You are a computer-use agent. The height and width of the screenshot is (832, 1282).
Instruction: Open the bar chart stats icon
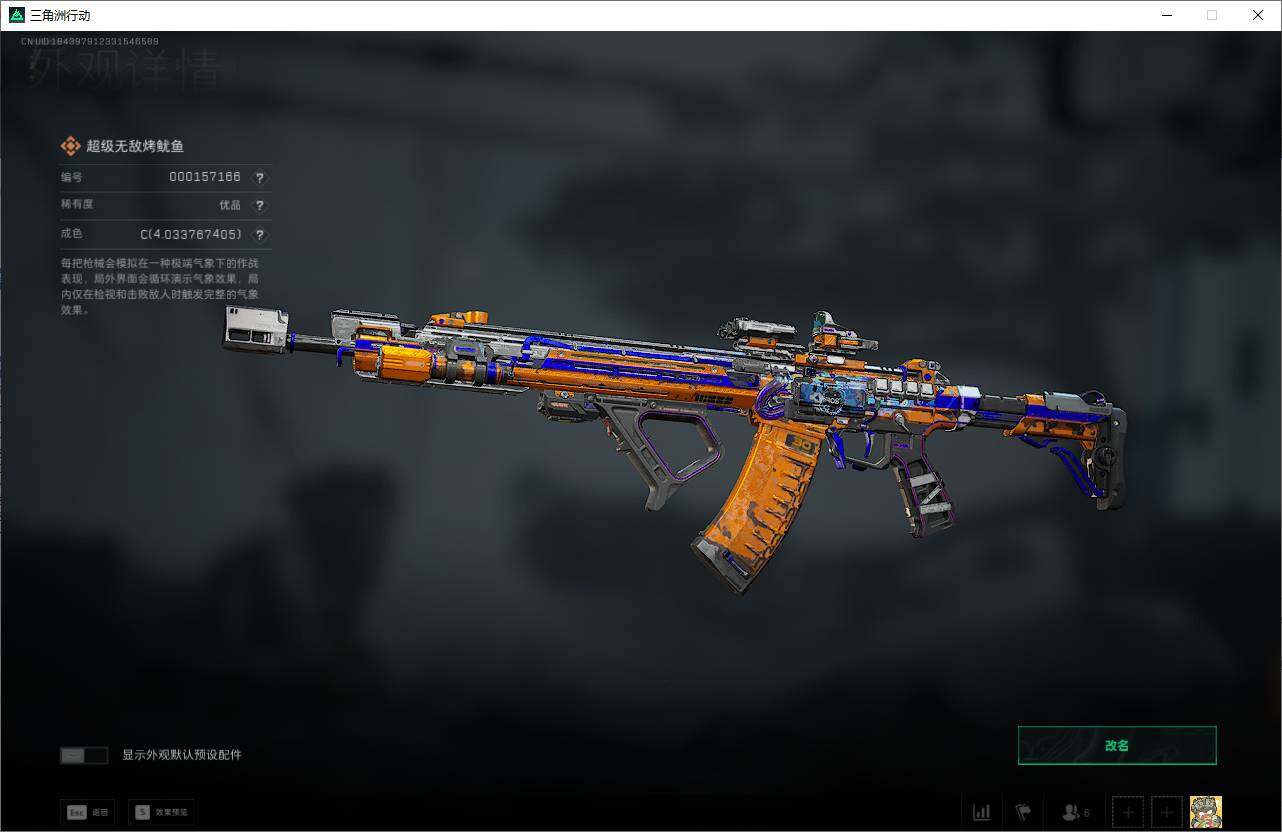point(982,812)
